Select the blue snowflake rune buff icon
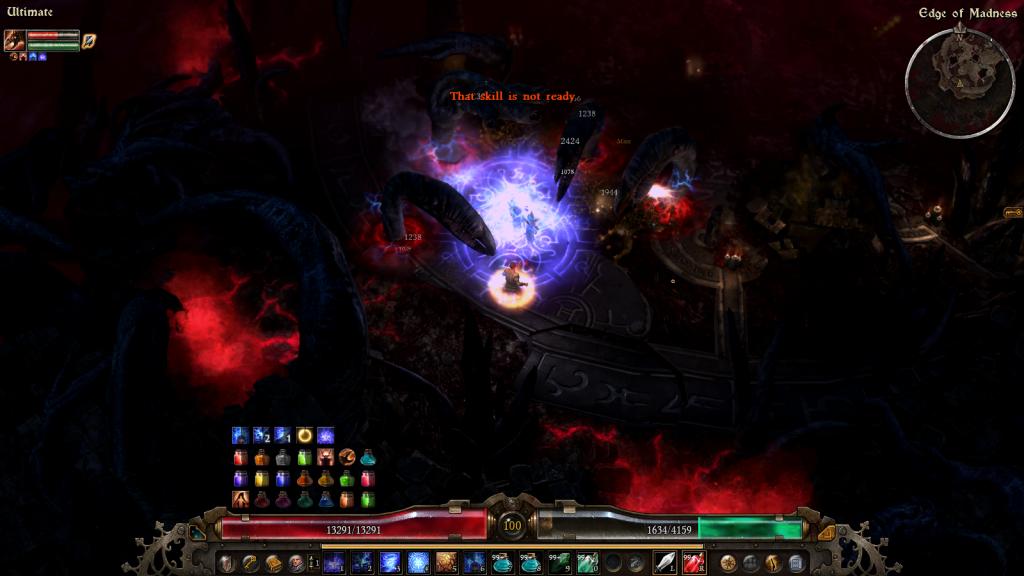The width and height of the screenshot is (1024, 576). pyautogui.click(x=325, y=435)
